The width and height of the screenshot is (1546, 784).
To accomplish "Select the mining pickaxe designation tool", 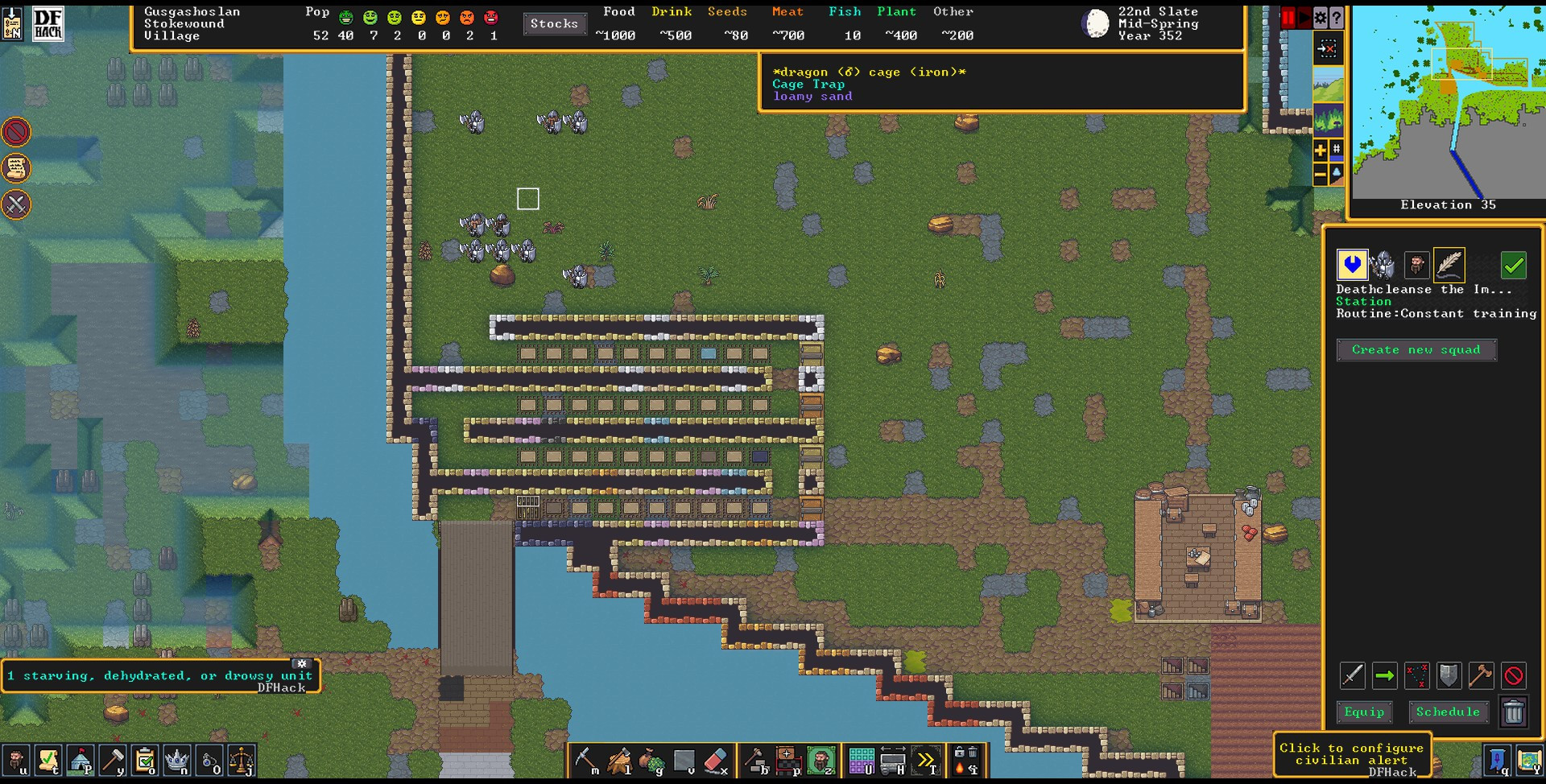I will pyautogui.click(x=586, y=760).
